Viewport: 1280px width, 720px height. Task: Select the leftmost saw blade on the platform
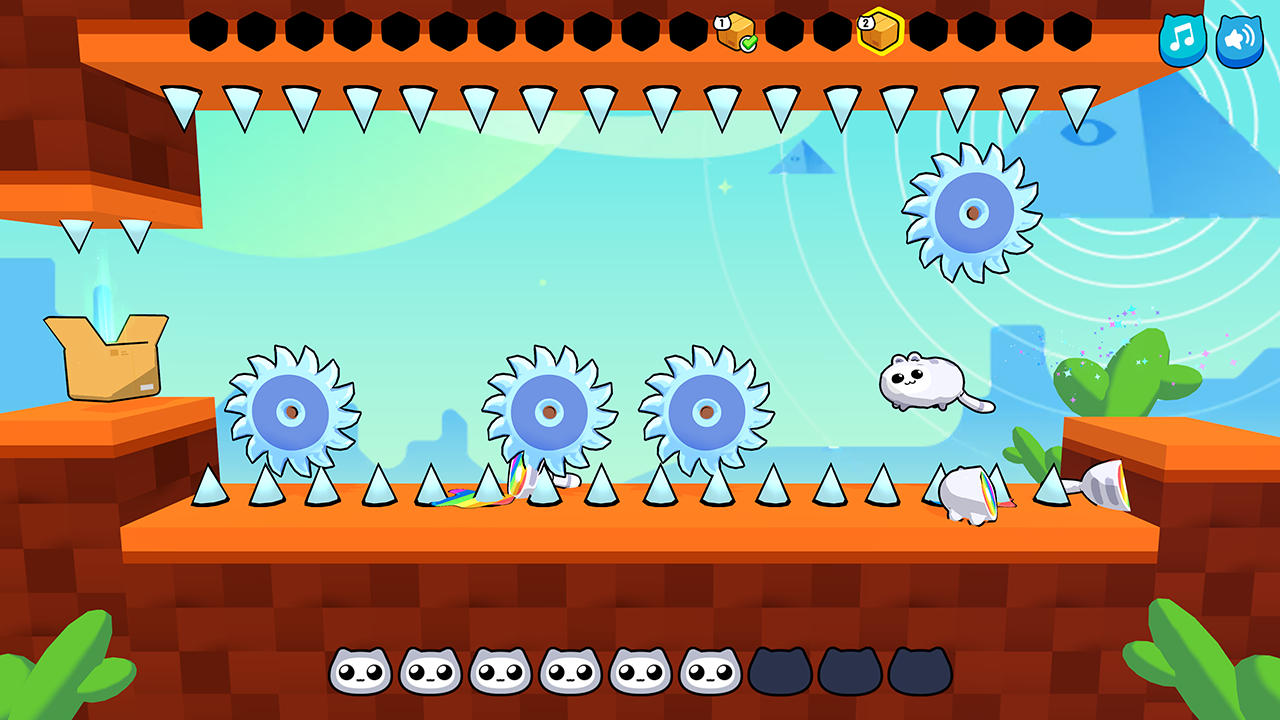pyautogui.click(x=290, y=408)
